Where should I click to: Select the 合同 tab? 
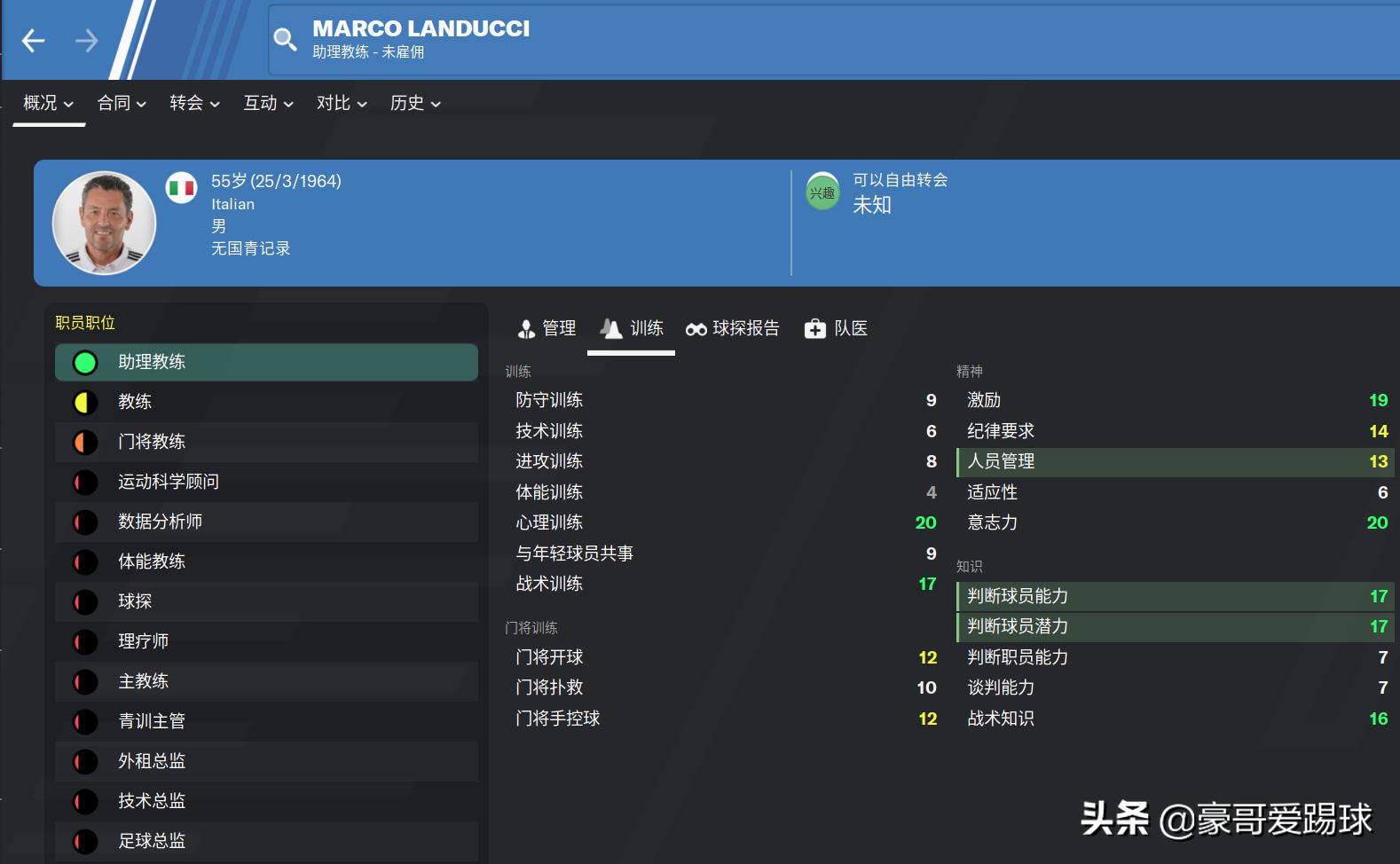pos(121,103)
